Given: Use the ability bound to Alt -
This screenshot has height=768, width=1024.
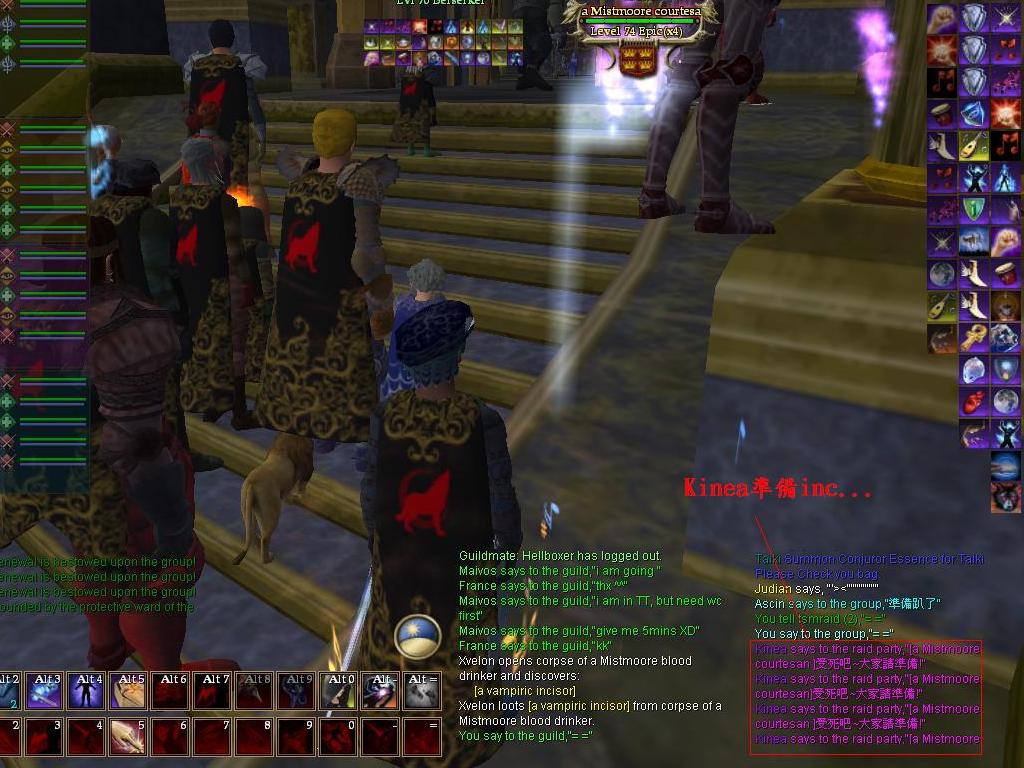Looking at the screenshot, I should point(379,691).
